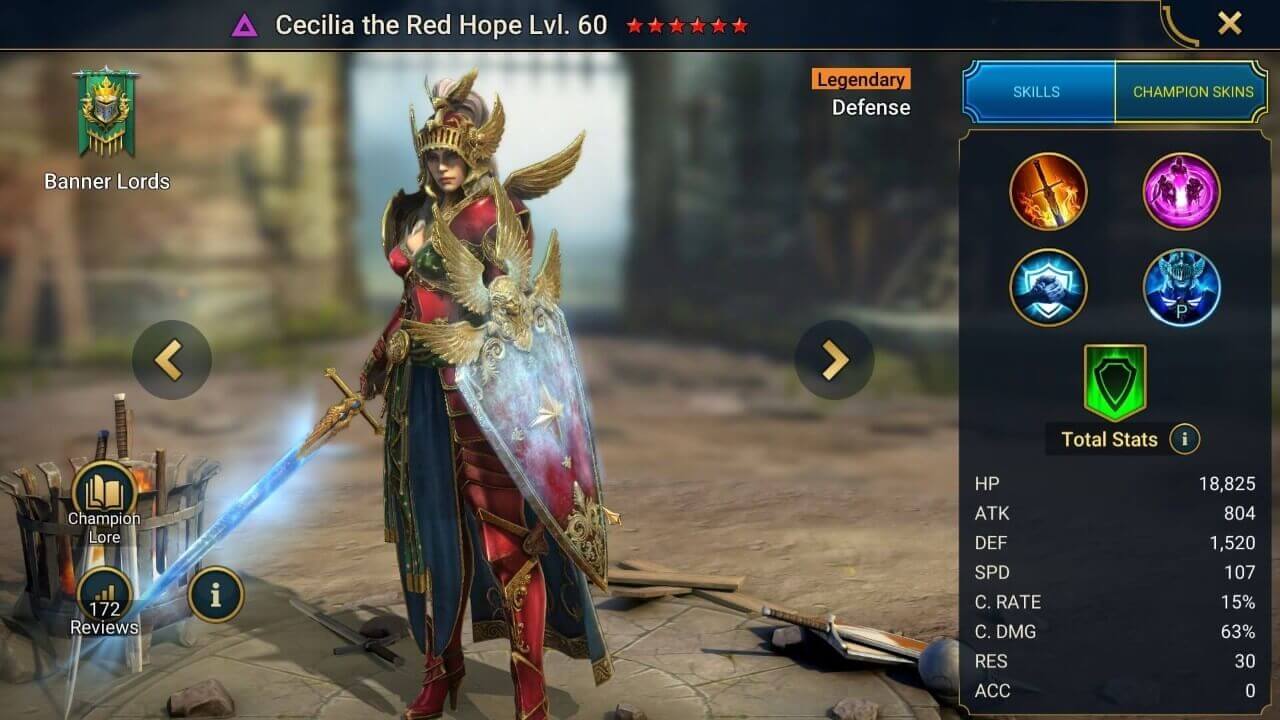Image resolution: width=1280 pixels, height=720 pixels.
Task: Advance to the next skin with the right arrow
Action: (x=835, y=360)
